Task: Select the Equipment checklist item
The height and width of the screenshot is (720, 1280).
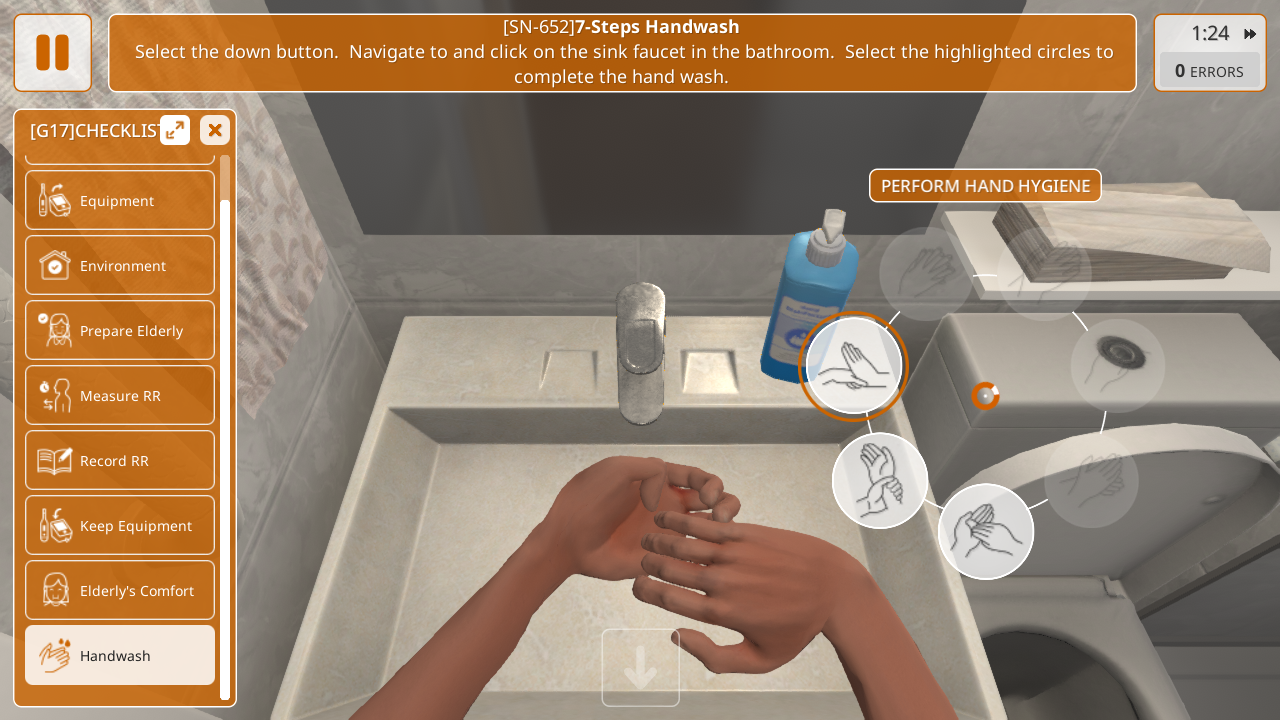Action: 120,200
